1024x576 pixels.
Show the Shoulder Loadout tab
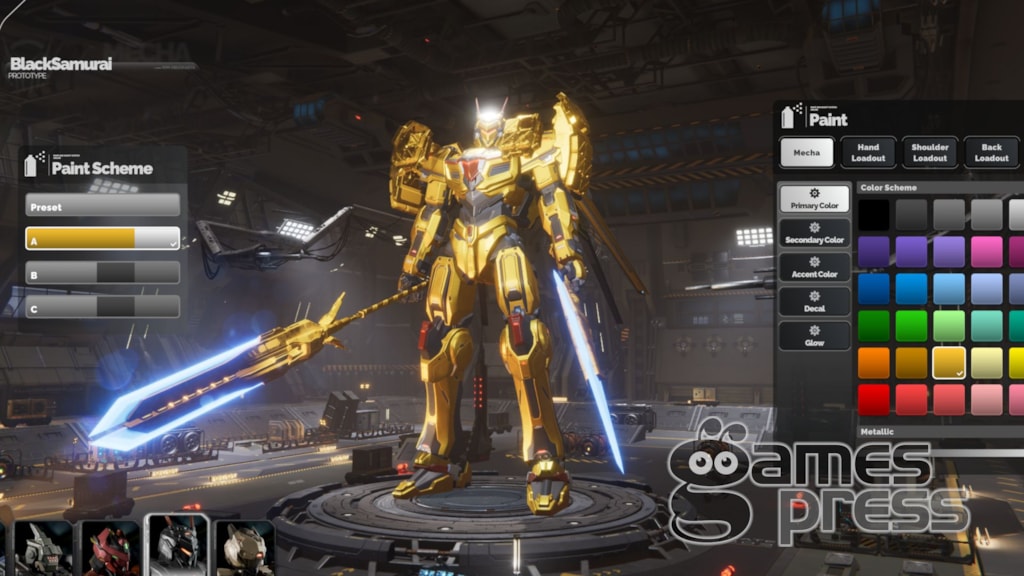pyautogui.click(x=930, y=152)
